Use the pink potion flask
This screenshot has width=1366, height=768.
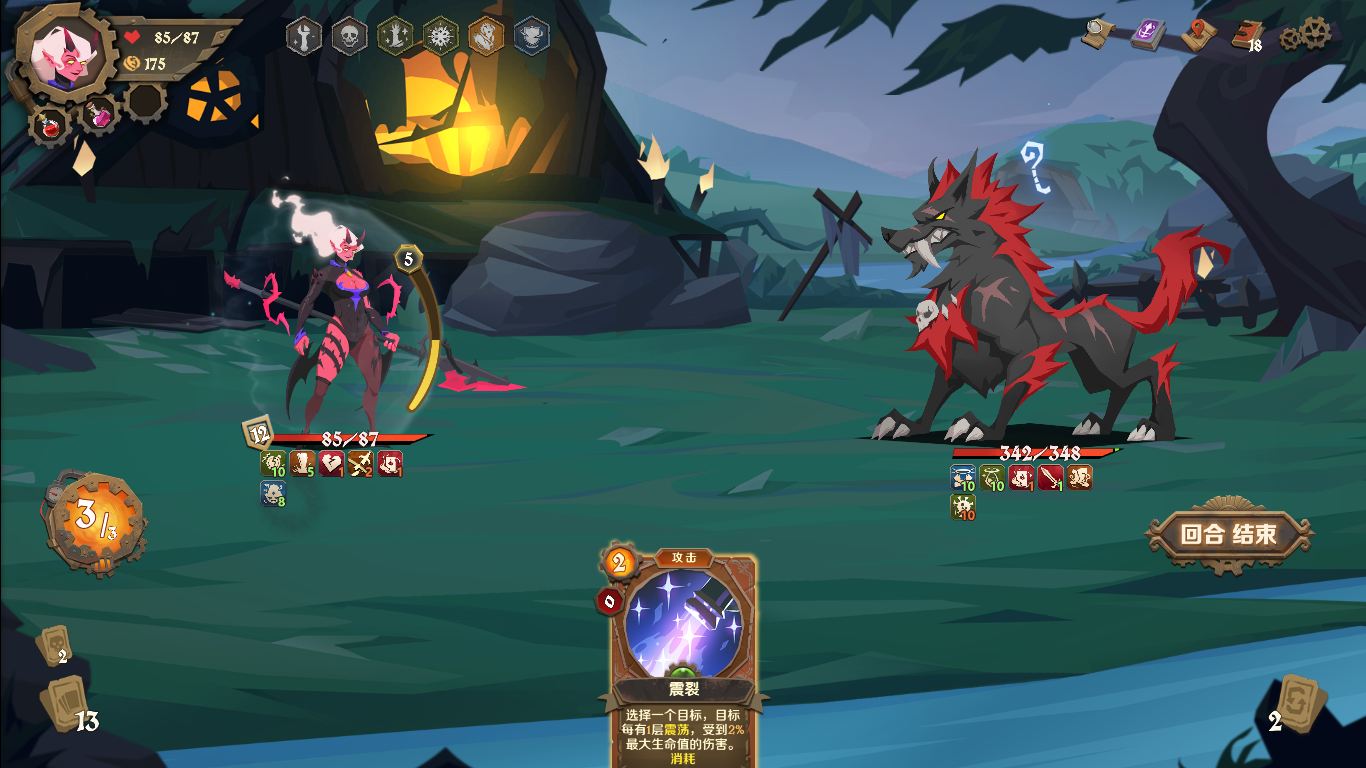tap(100, 114)
